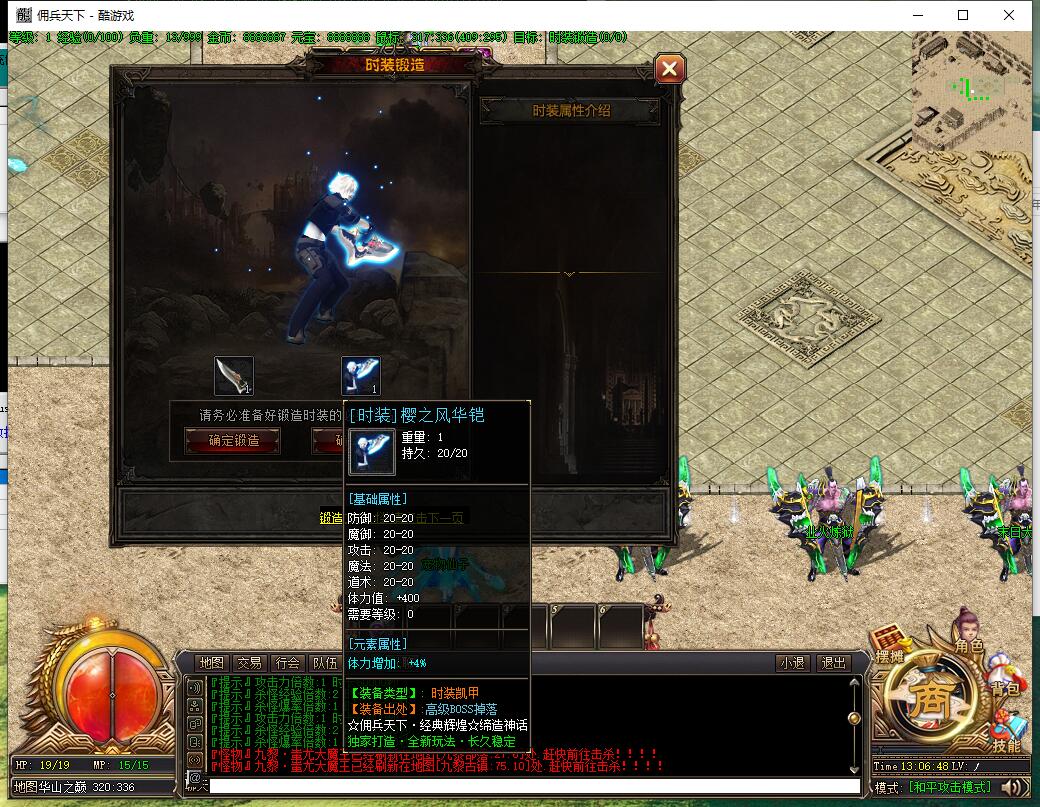Open the 队伍 team button
The height and width of the screenshot is (807, 1040).
325,663
